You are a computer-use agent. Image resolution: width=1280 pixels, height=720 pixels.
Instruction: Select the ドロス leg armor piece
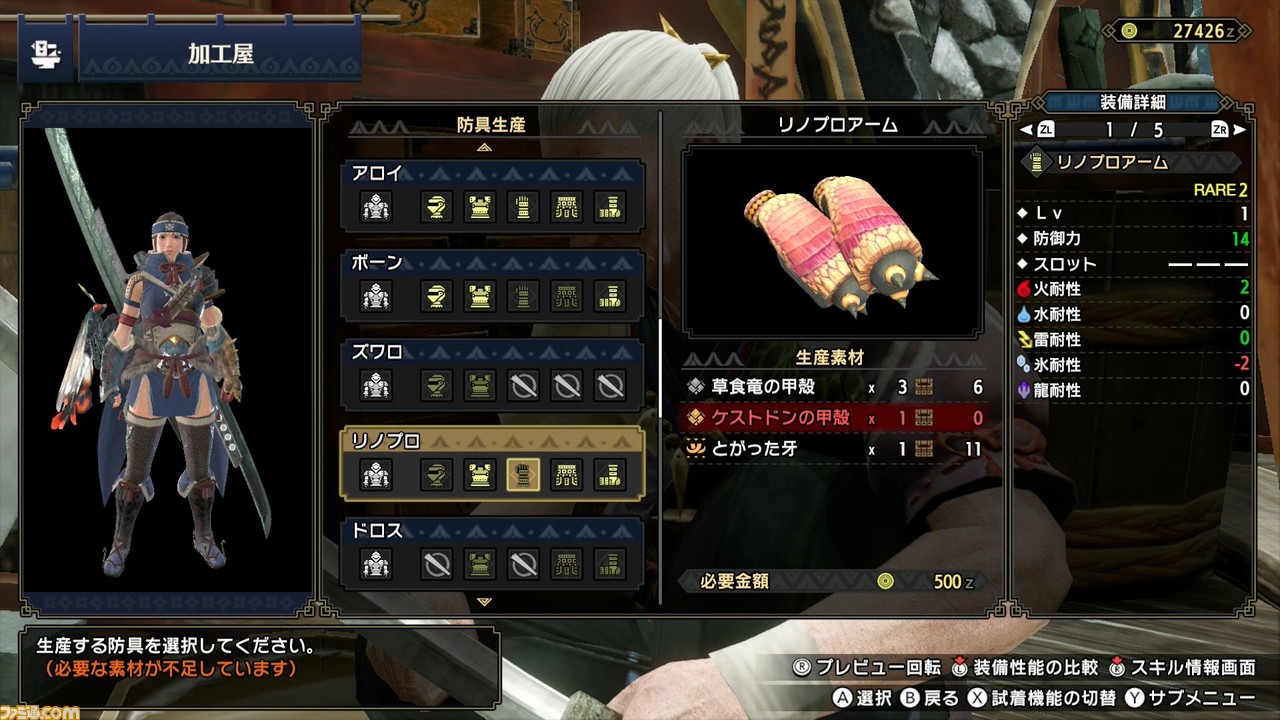[x=610, y=564]
